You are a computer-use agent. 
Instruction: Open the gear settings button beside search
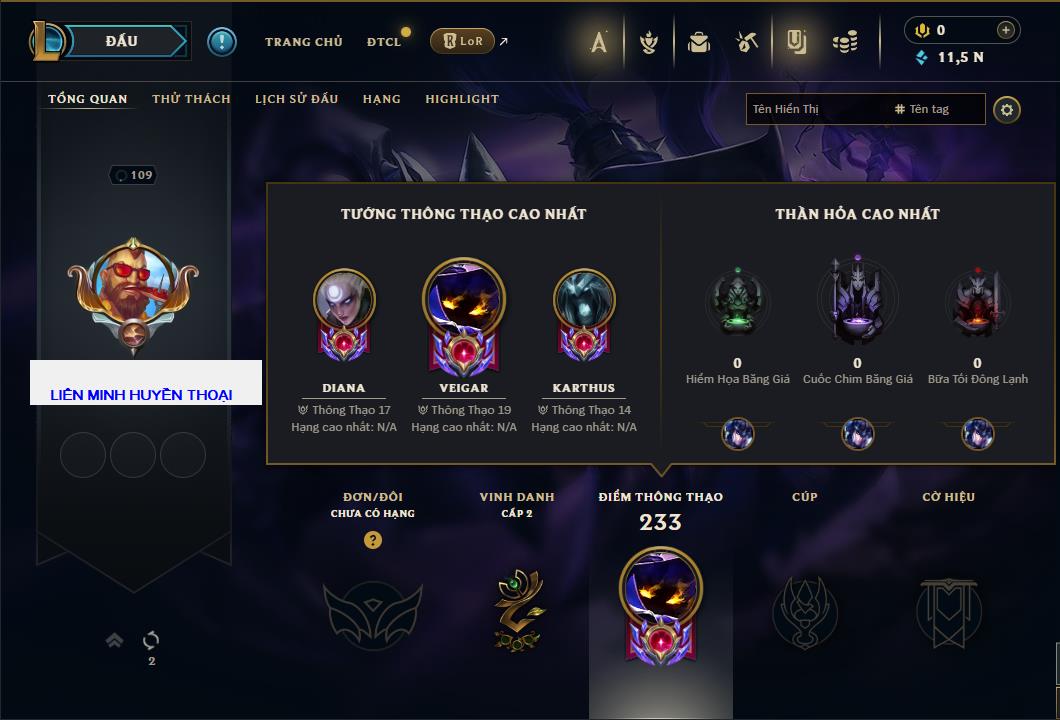click(1007, 109)
